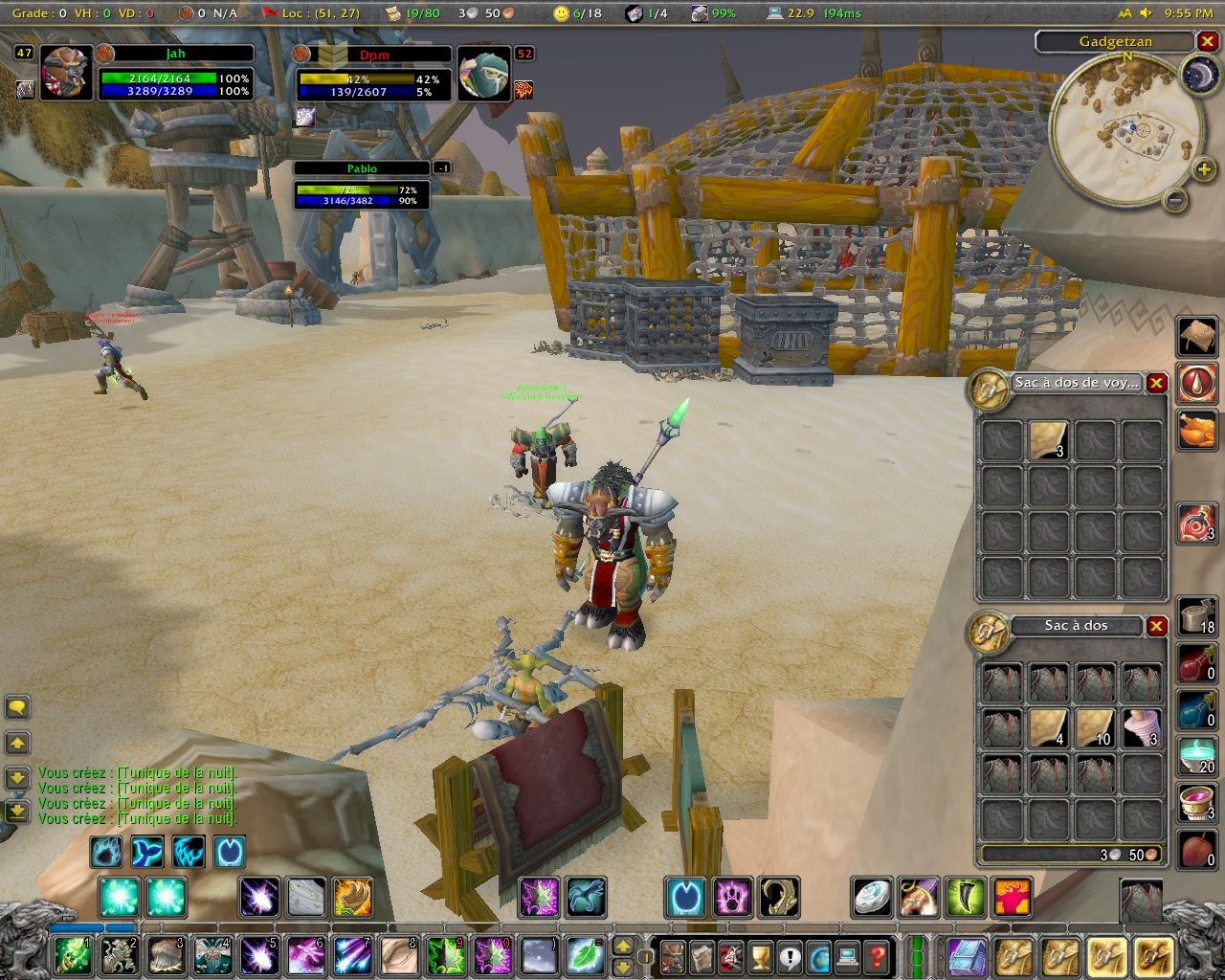Image resolution: width=1225 pixels, height=980 pixels.
Task: Click the cloth stack in the travel bag
Action: pyautogui.click(x=1049, y=440)
